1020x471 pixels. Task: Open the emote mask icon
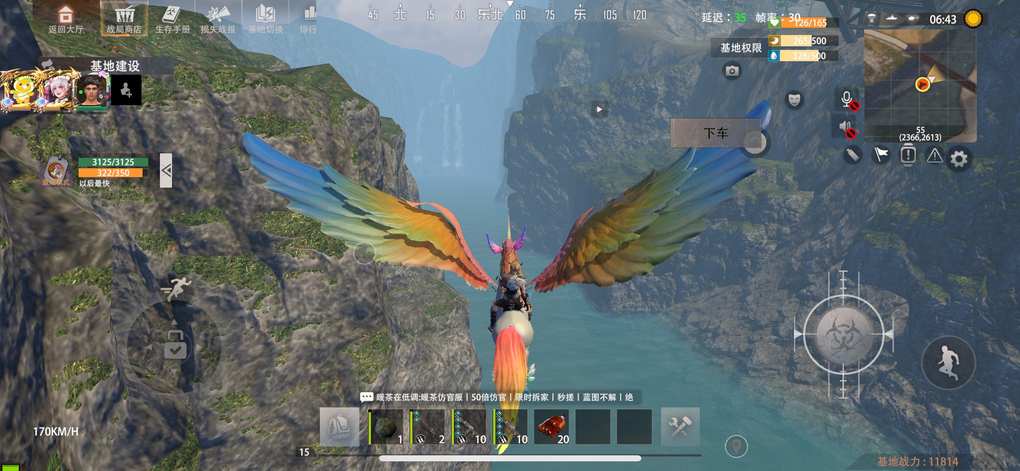point(794,99)
